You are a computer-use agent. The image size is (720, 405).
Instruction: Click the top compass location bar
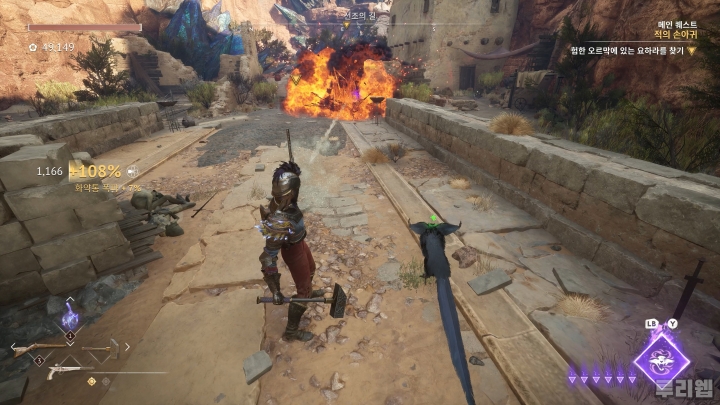358,15
